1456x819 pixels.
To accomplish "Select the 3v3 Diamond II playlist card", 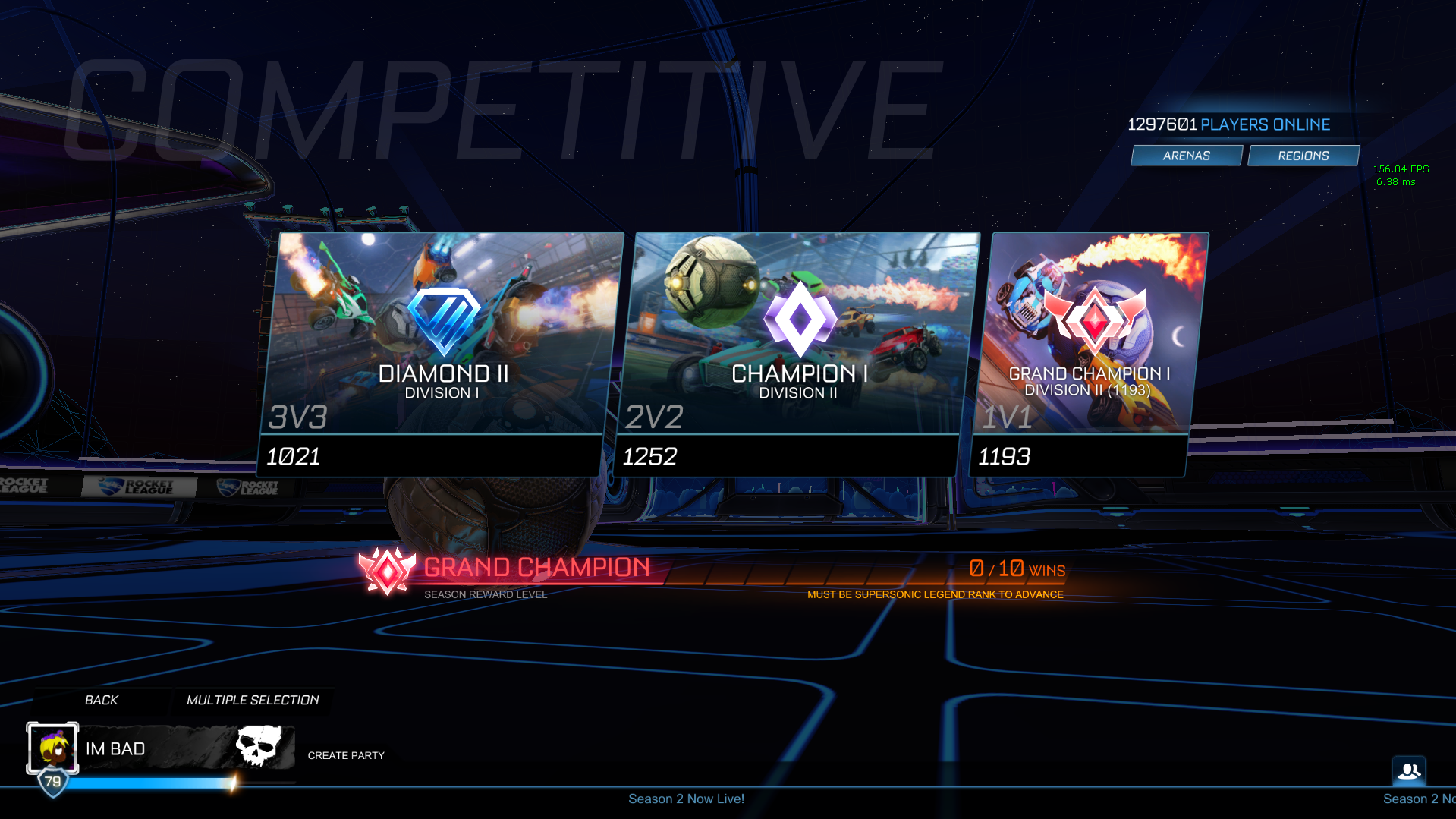I will pyautogui.click(x=442, y=354).
